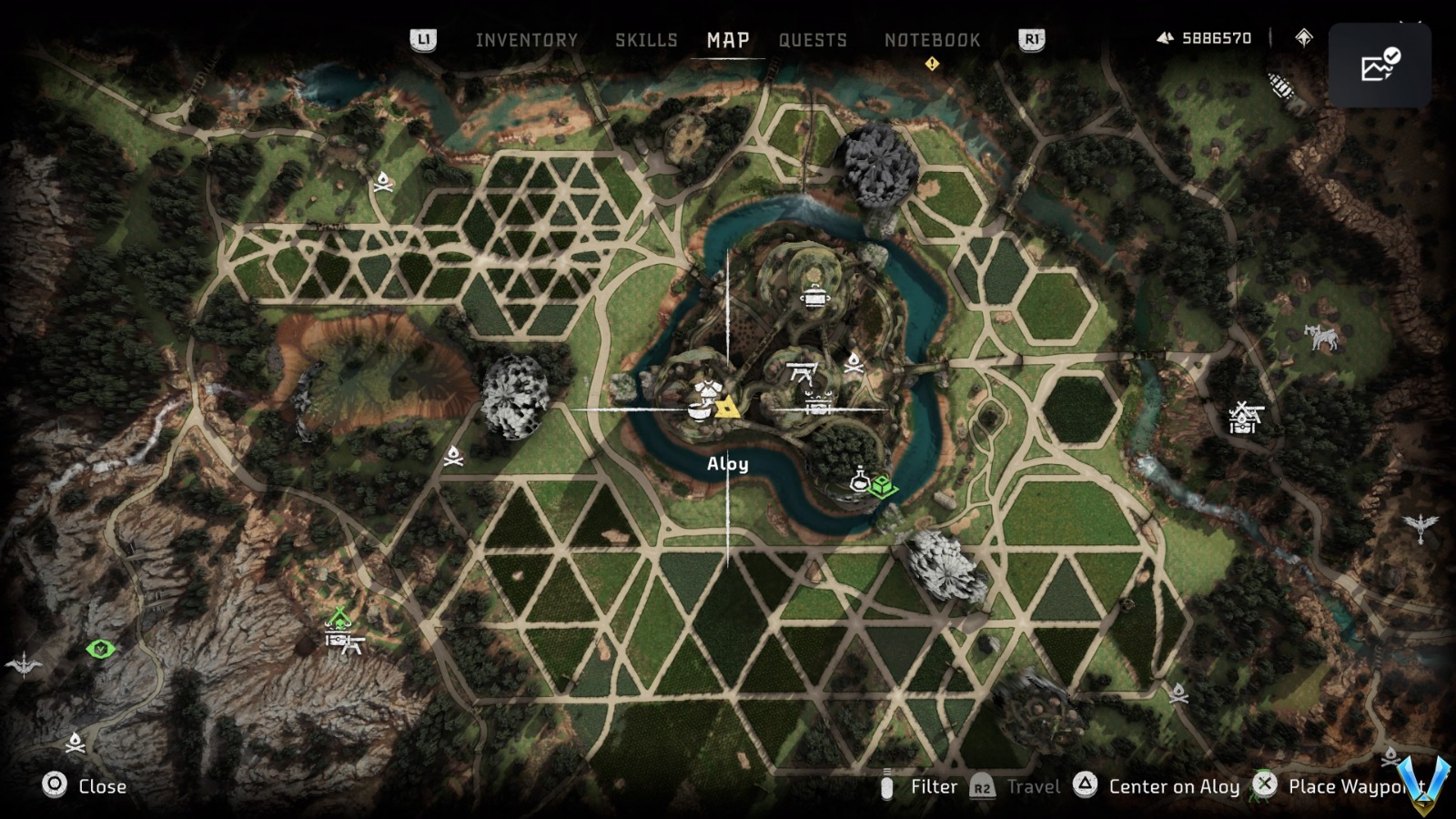Select the flask brewer icon by the river
Image resolution: width=1456 pixels, height=819 pixels.
pos(860,480)
